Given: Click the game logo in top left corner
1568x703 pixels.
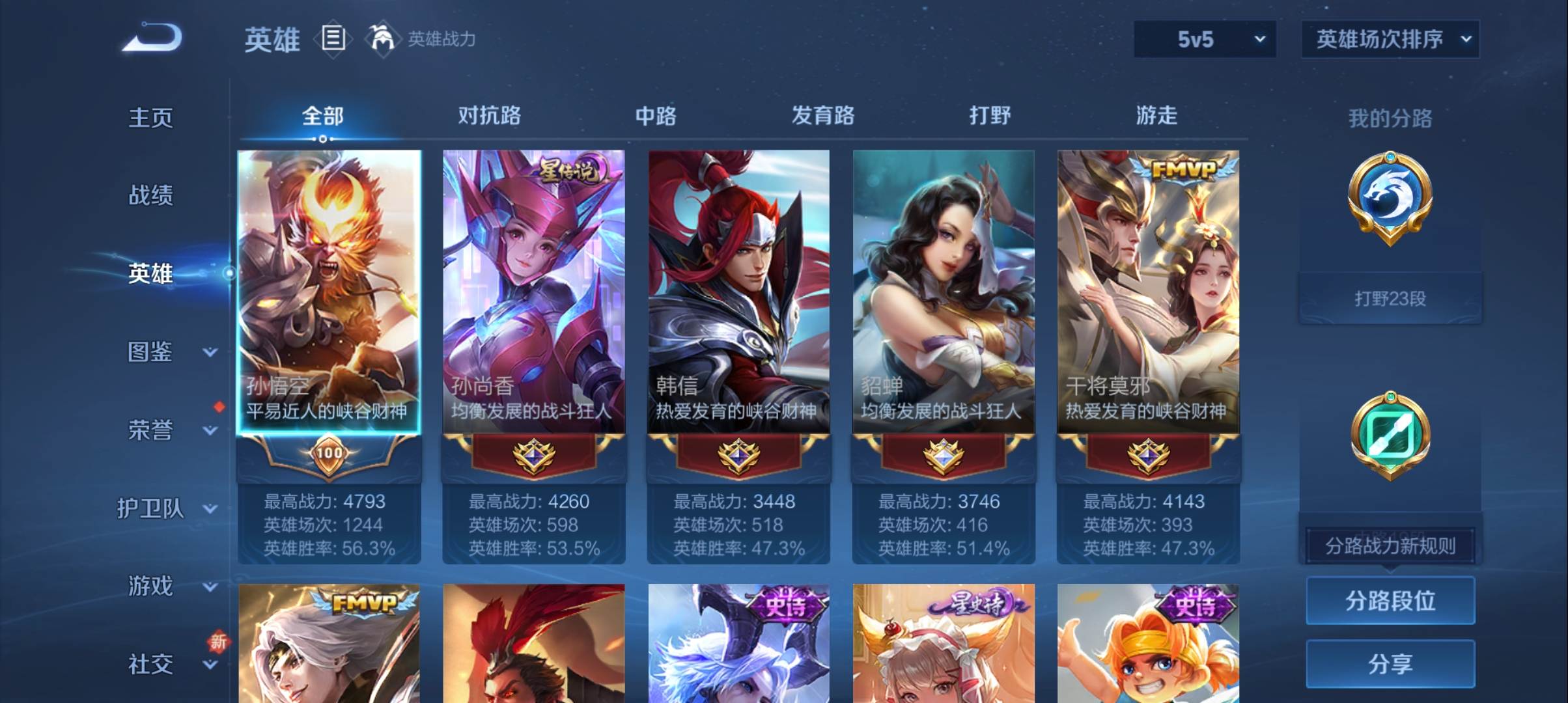Looking at the screenshot, I should click(x=152, y=37).
